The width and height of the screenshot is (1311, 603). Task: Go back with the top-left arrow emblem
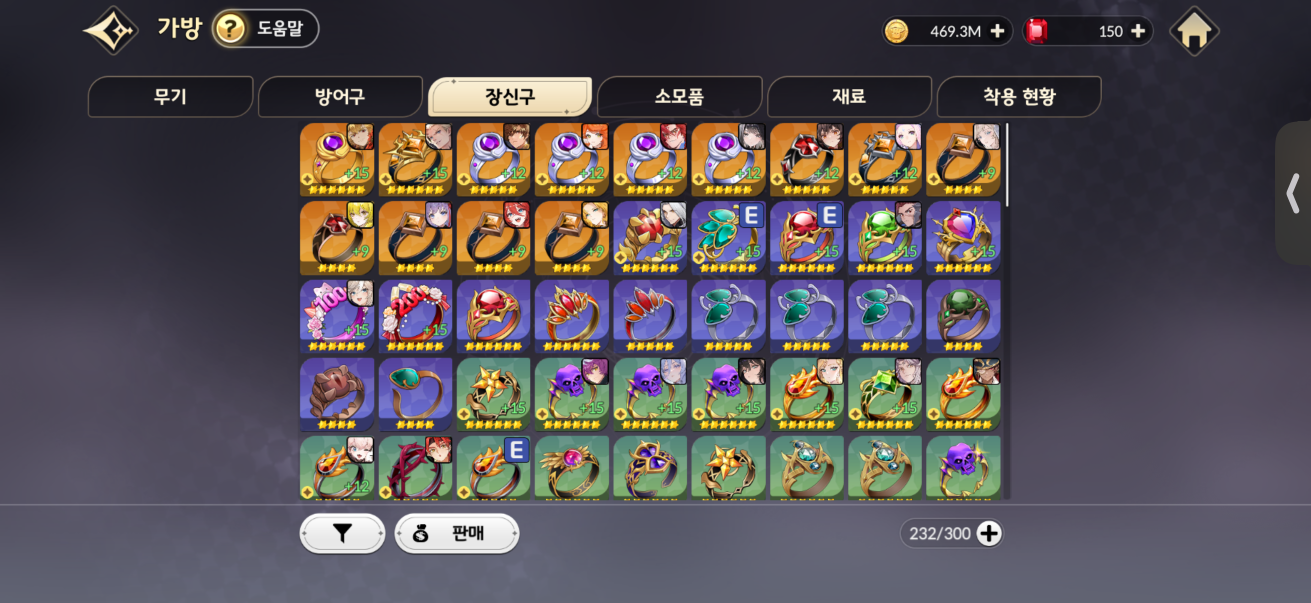(110, 30)
